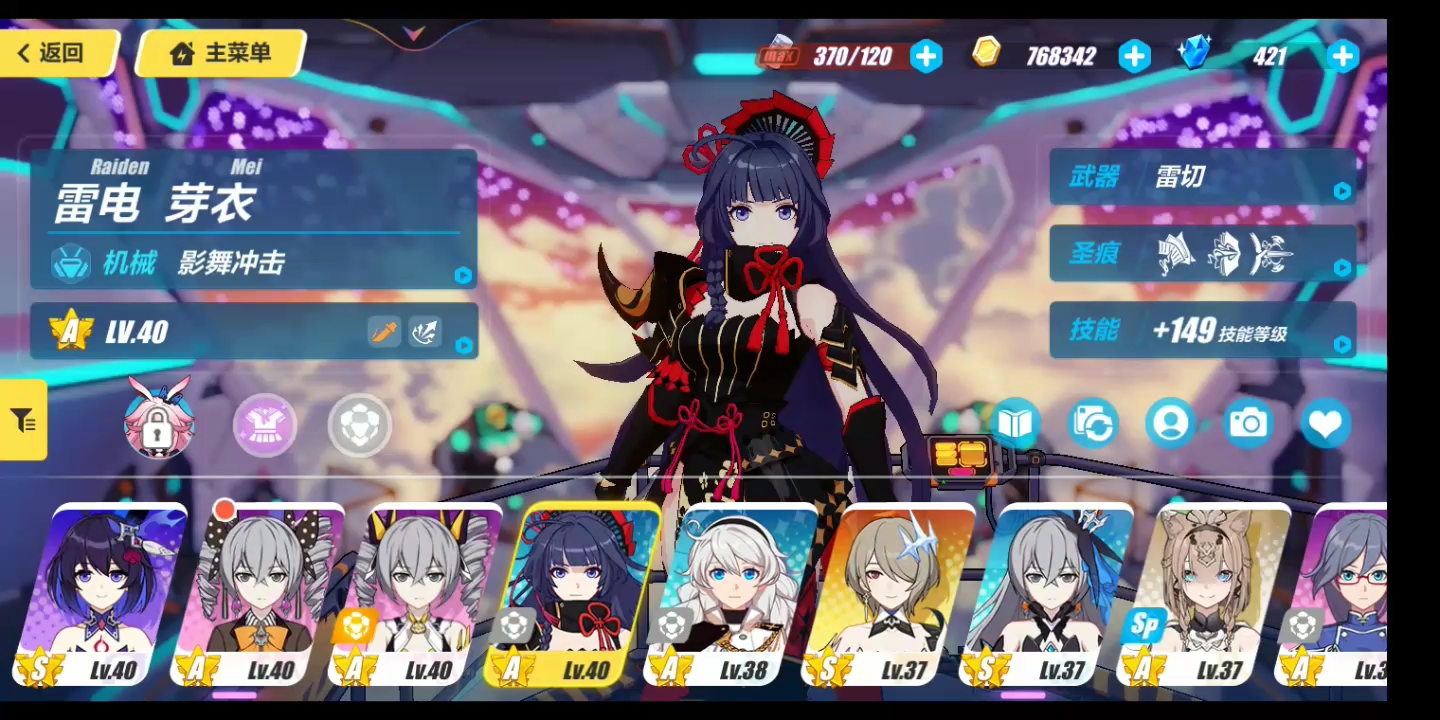Toggle the heart favorite marker
The width and height of the screenshot is (1440, 720).
tap(1325, 423)
